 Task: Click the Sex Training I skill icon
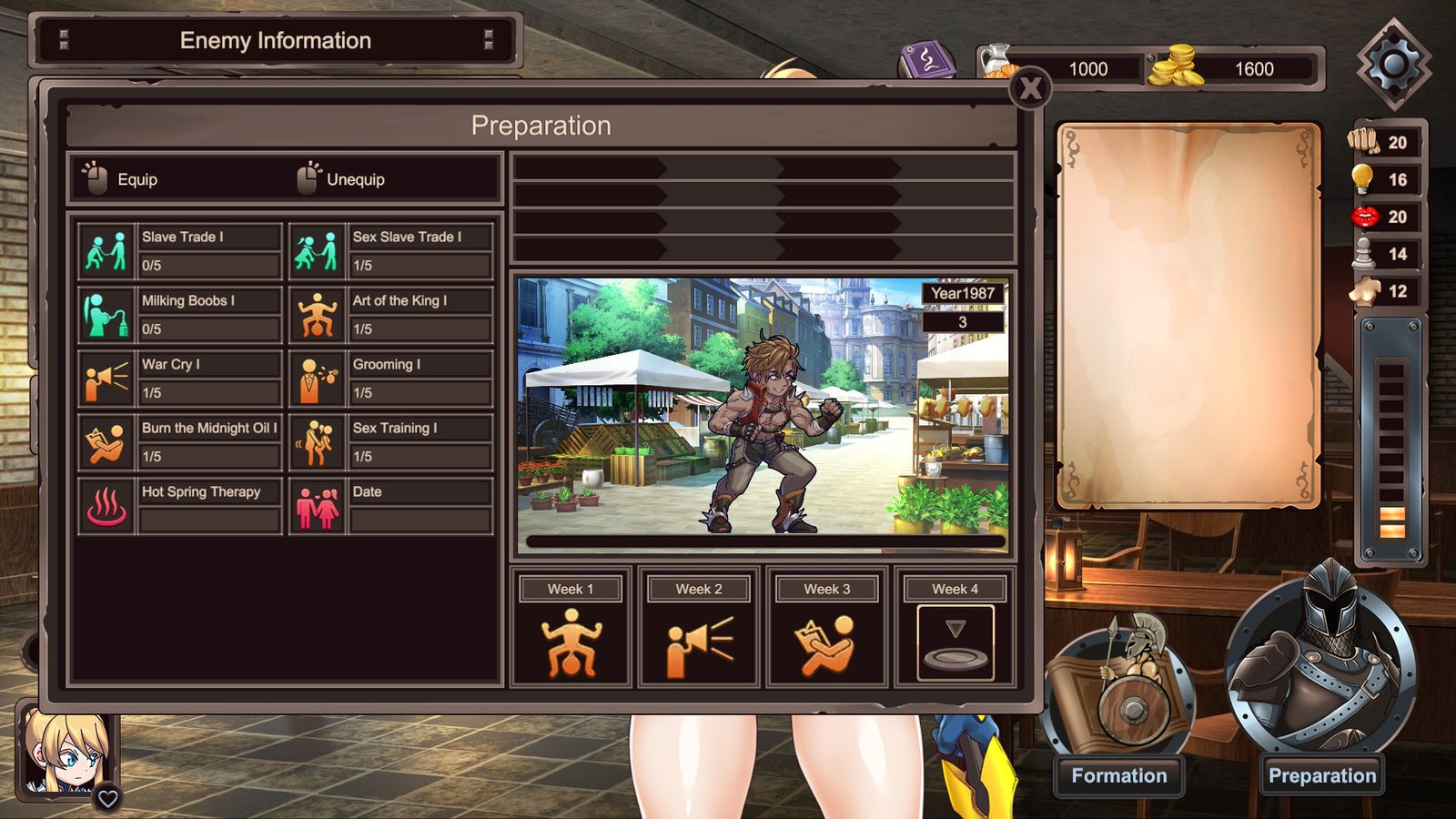click(317, 441)
